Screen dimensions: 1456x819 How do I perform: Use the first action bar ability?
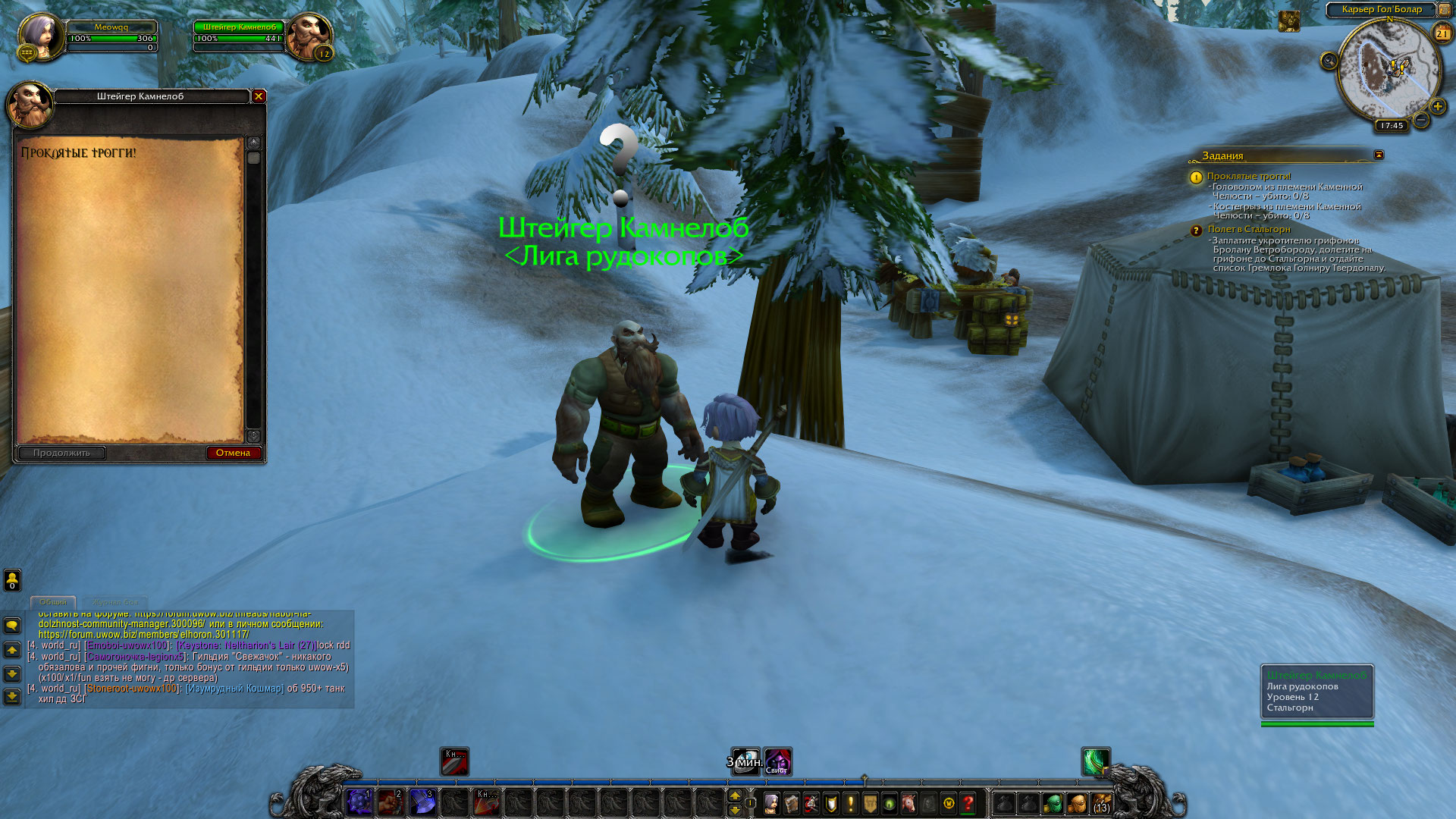359,802
